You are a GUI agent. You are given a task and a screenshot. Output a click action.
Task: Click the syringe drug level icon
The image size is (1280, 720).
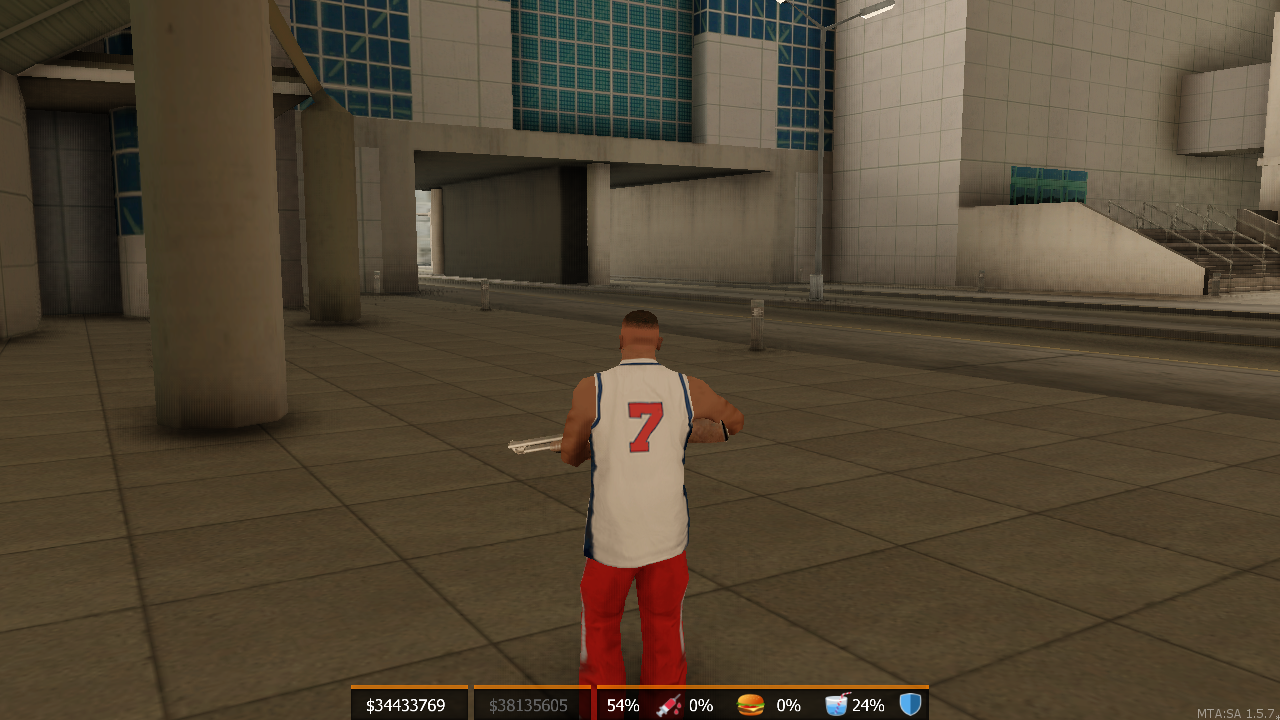click(668, 705)
